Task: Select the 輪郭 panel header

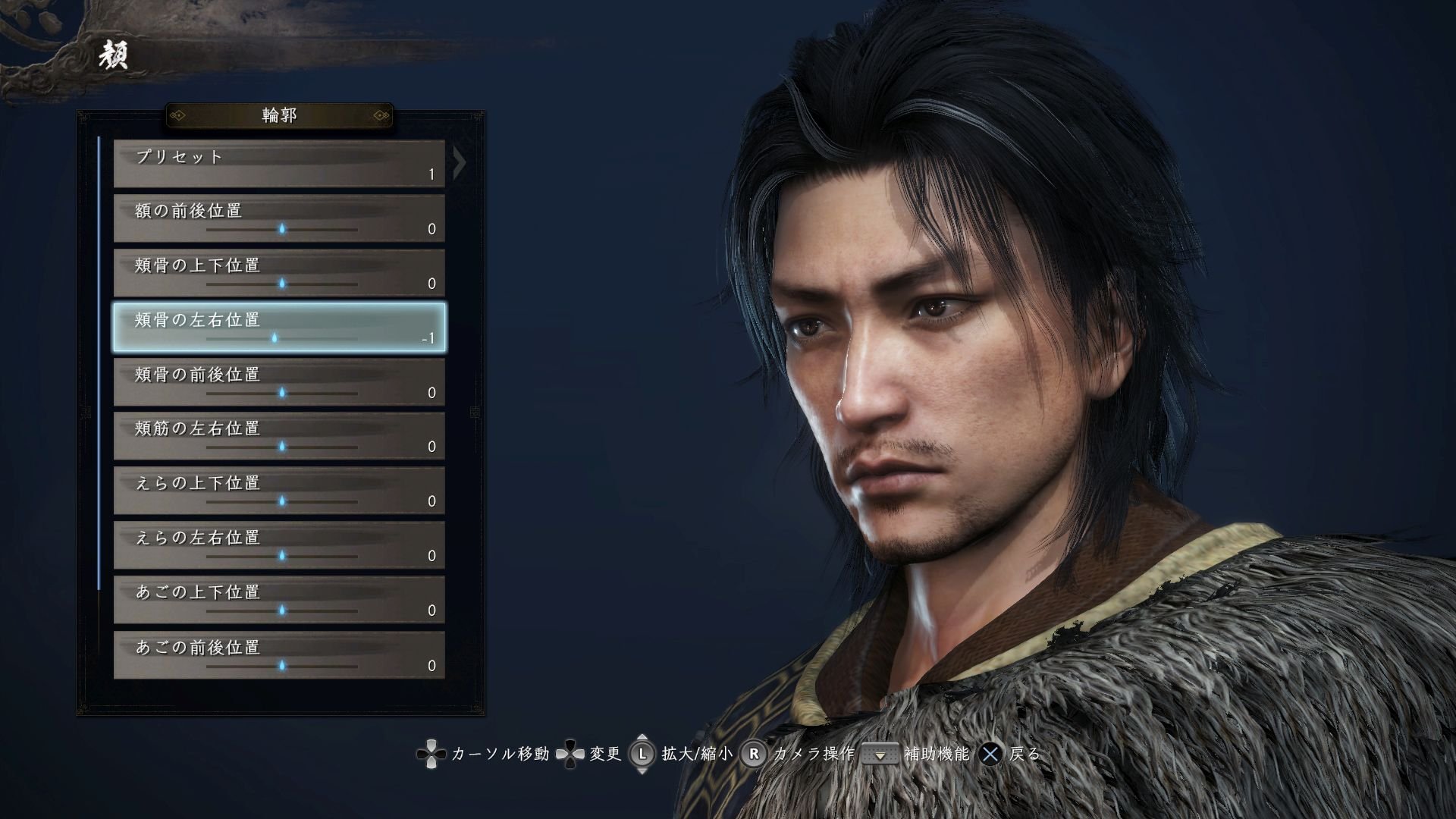Action: point(280,116)
